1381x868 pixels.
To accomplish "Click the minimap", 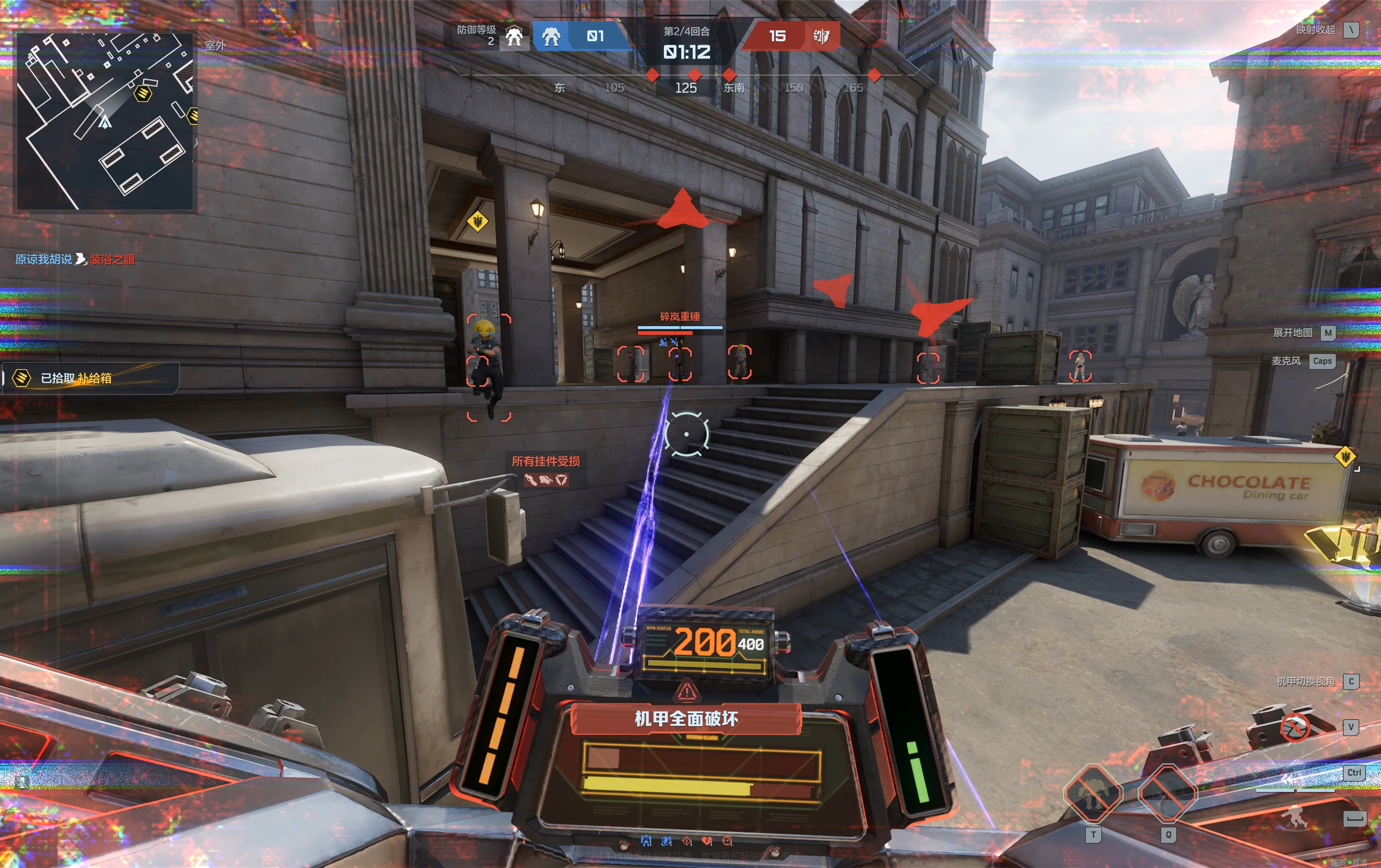I will [x=105, y=121].
